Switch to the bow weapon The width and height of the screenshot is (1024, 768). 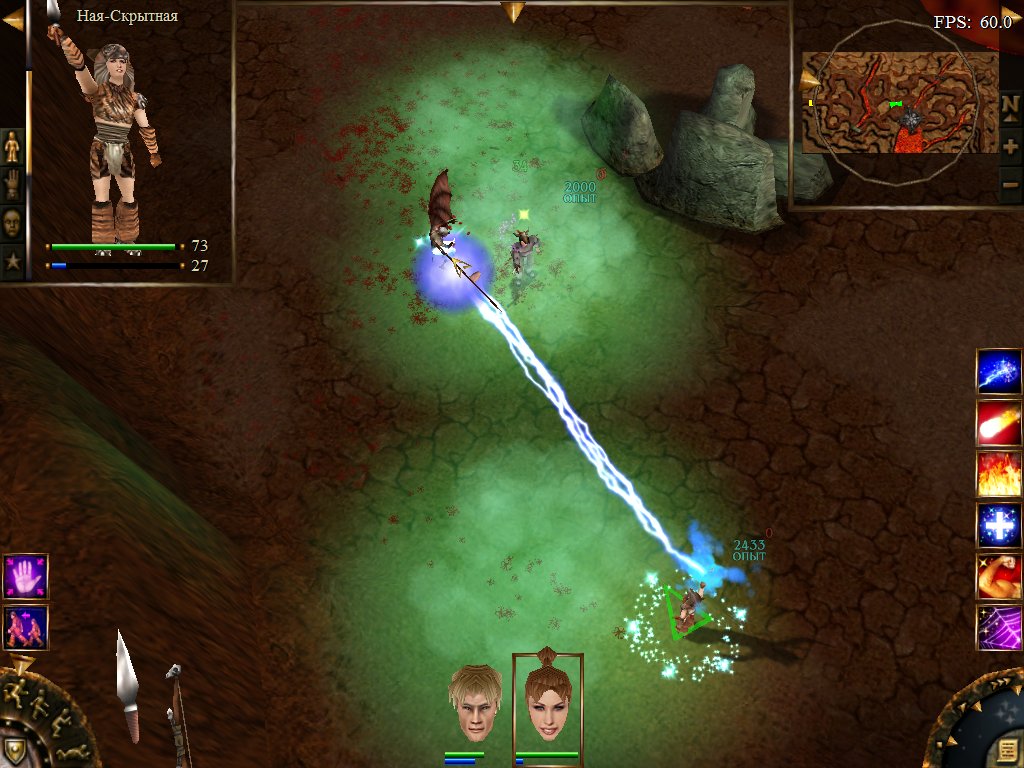click(x=177, y=712)
